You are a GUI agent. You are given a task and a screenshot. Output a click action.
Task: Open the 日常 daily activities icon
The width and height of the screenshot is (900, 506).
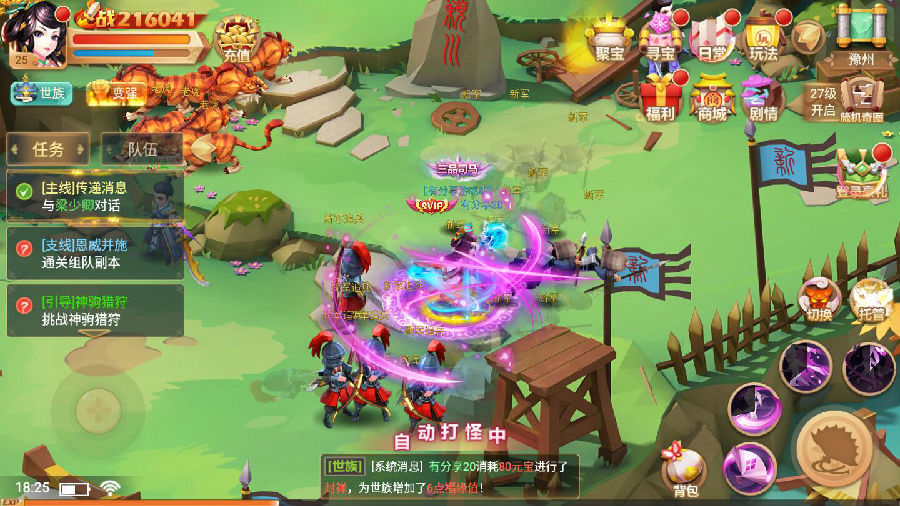[712, 40]
